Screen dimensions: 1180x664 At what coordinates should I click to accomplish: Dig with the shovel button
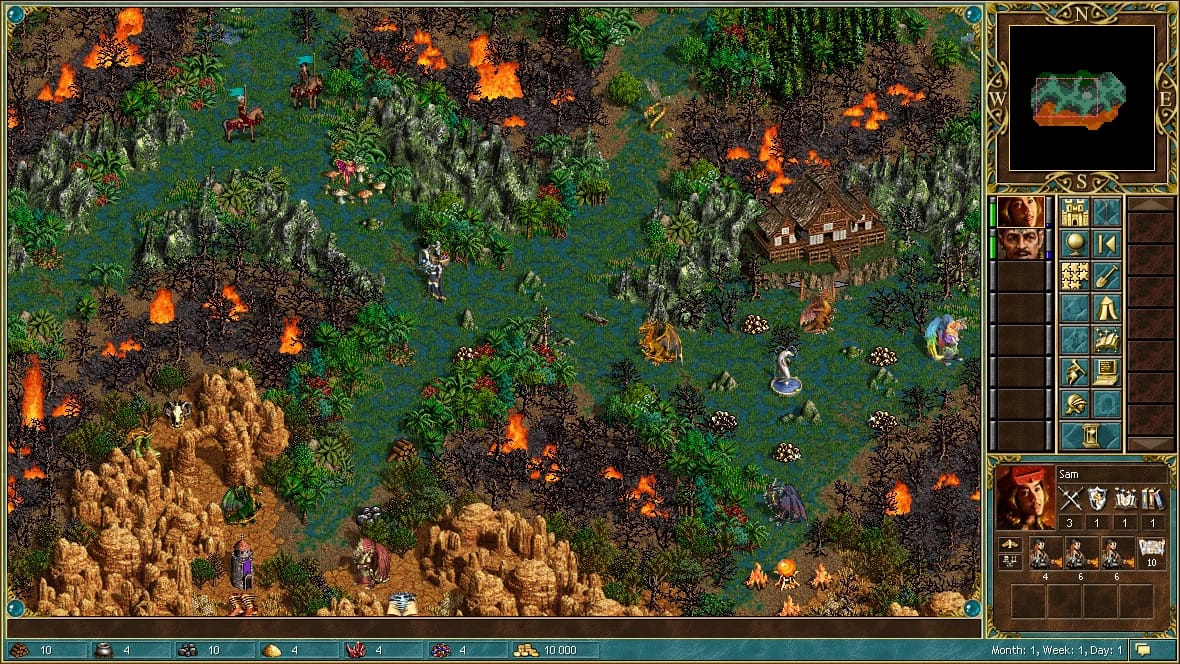coord(1106,275)
